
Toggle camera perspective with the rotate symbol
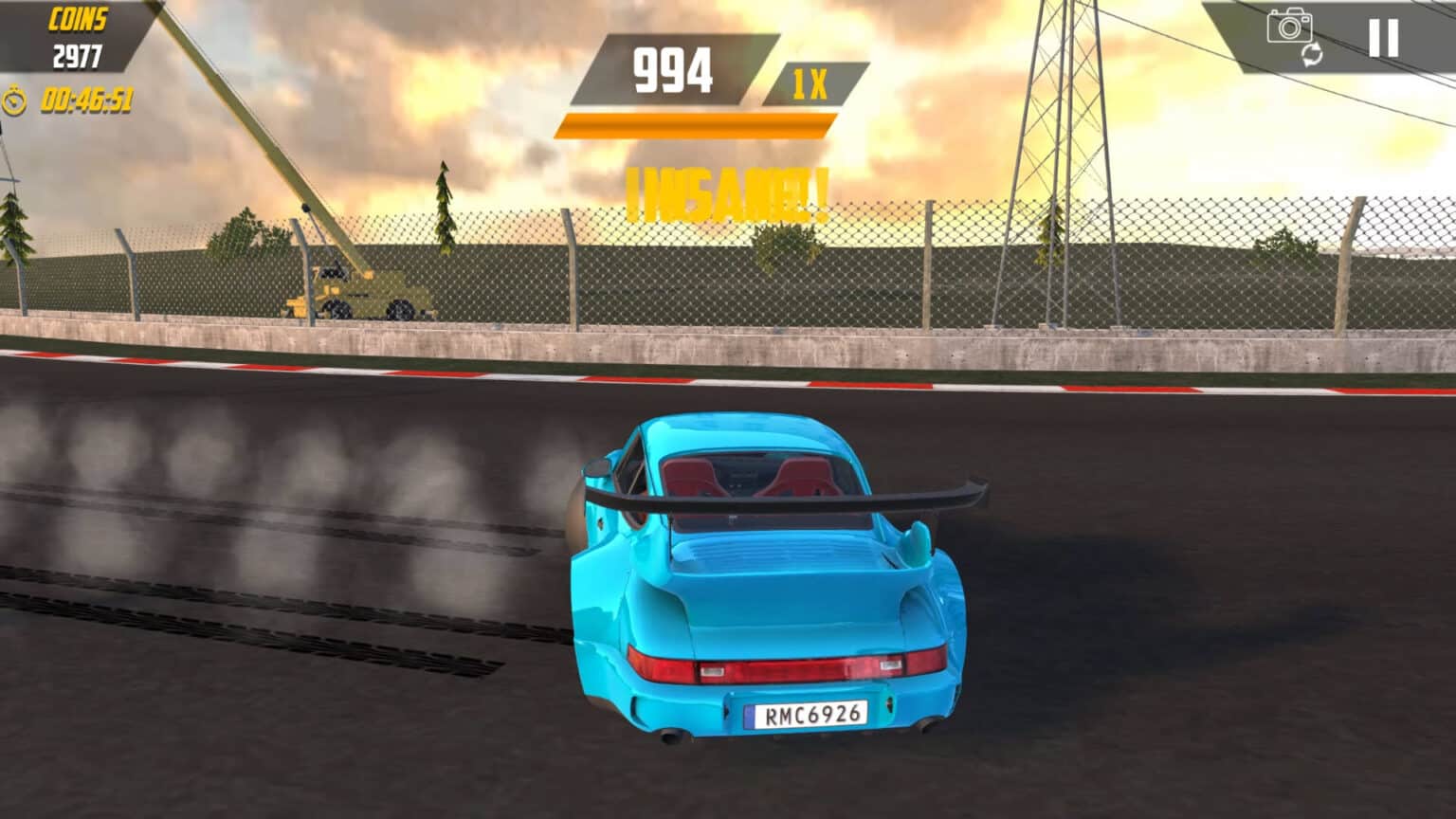1313,55
